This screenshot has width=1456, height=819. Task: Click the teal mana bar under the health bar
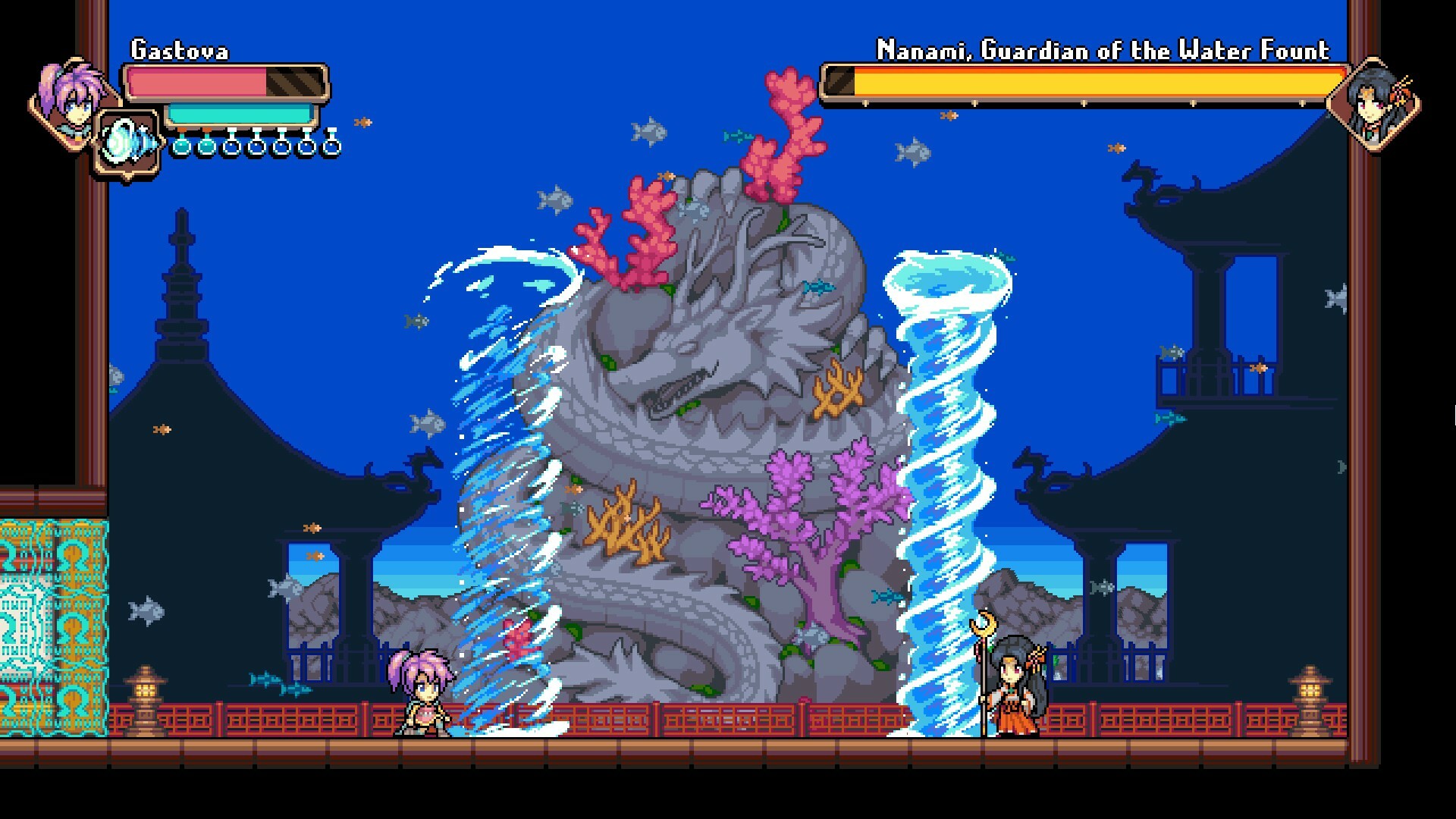[x=239, y=112]
